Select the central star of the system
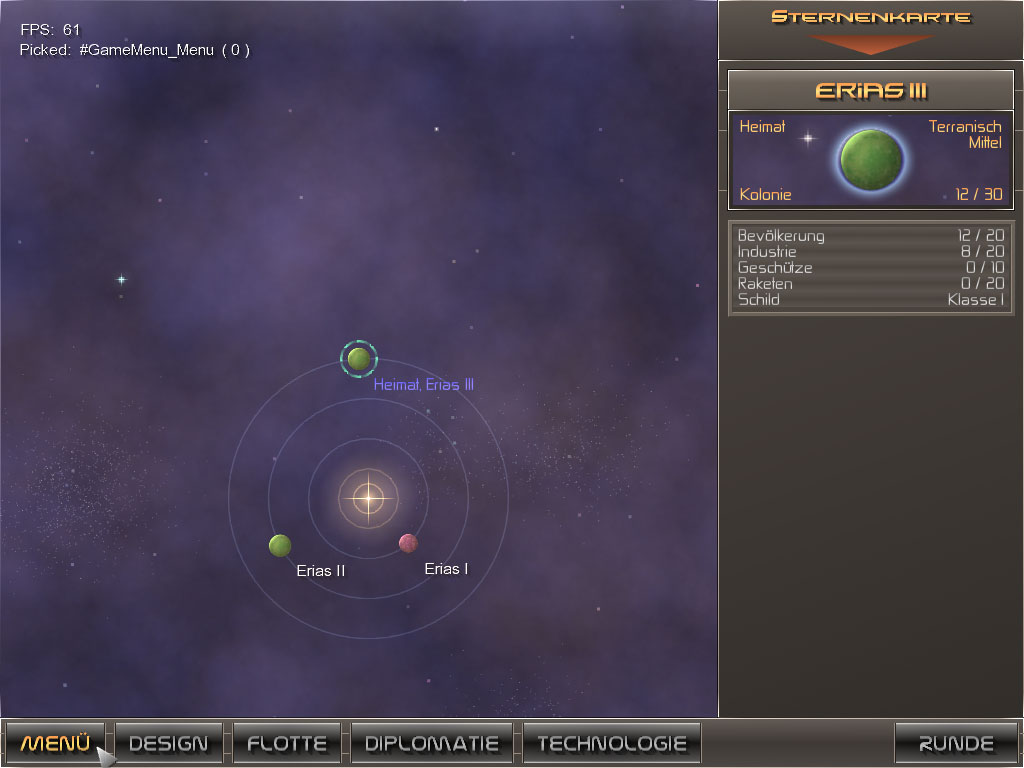This screenshot has width=1024, height=768. 368,497
